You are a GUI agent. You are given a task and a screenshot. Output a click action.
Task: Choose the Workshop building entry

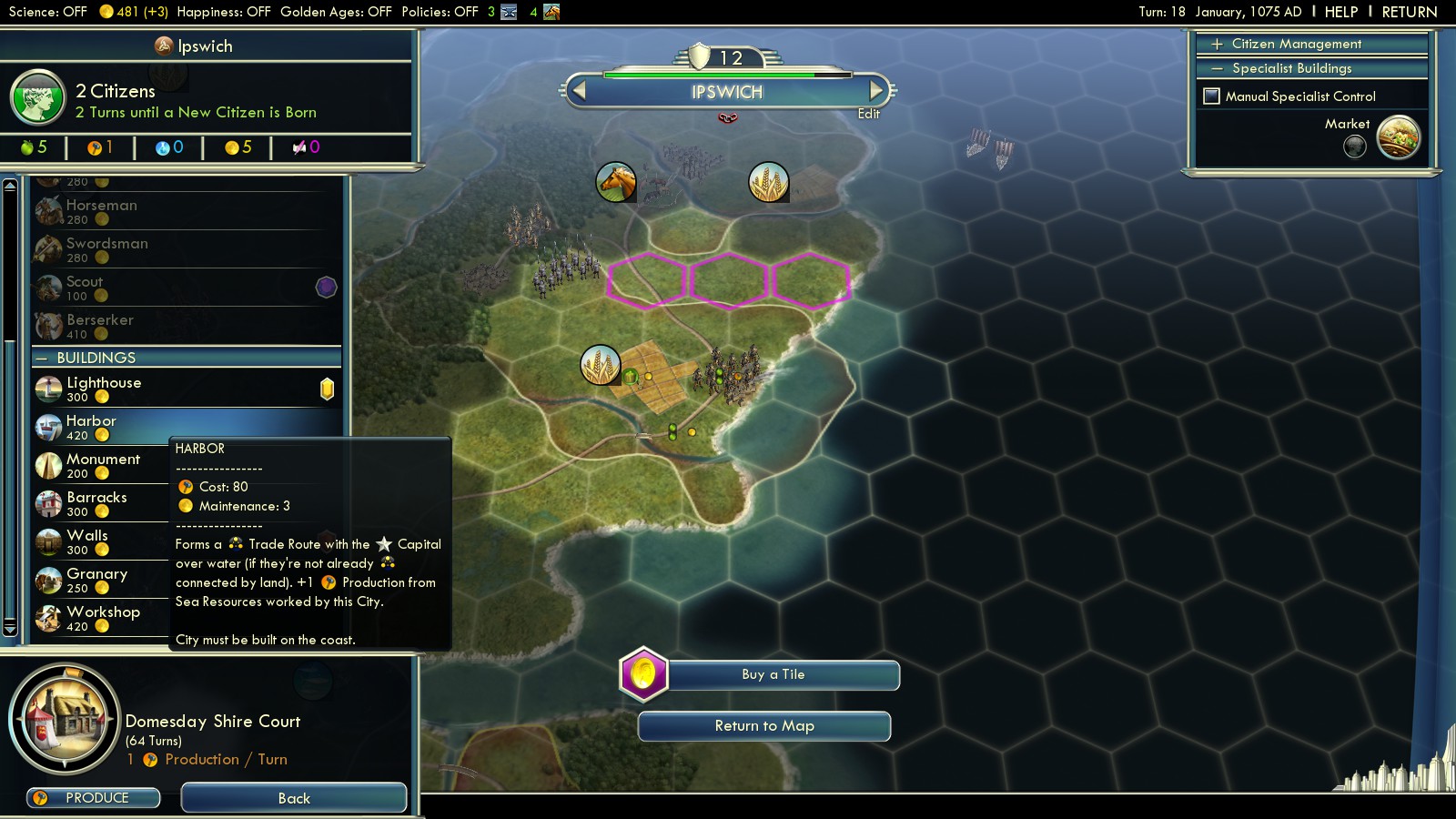(103, 618)
